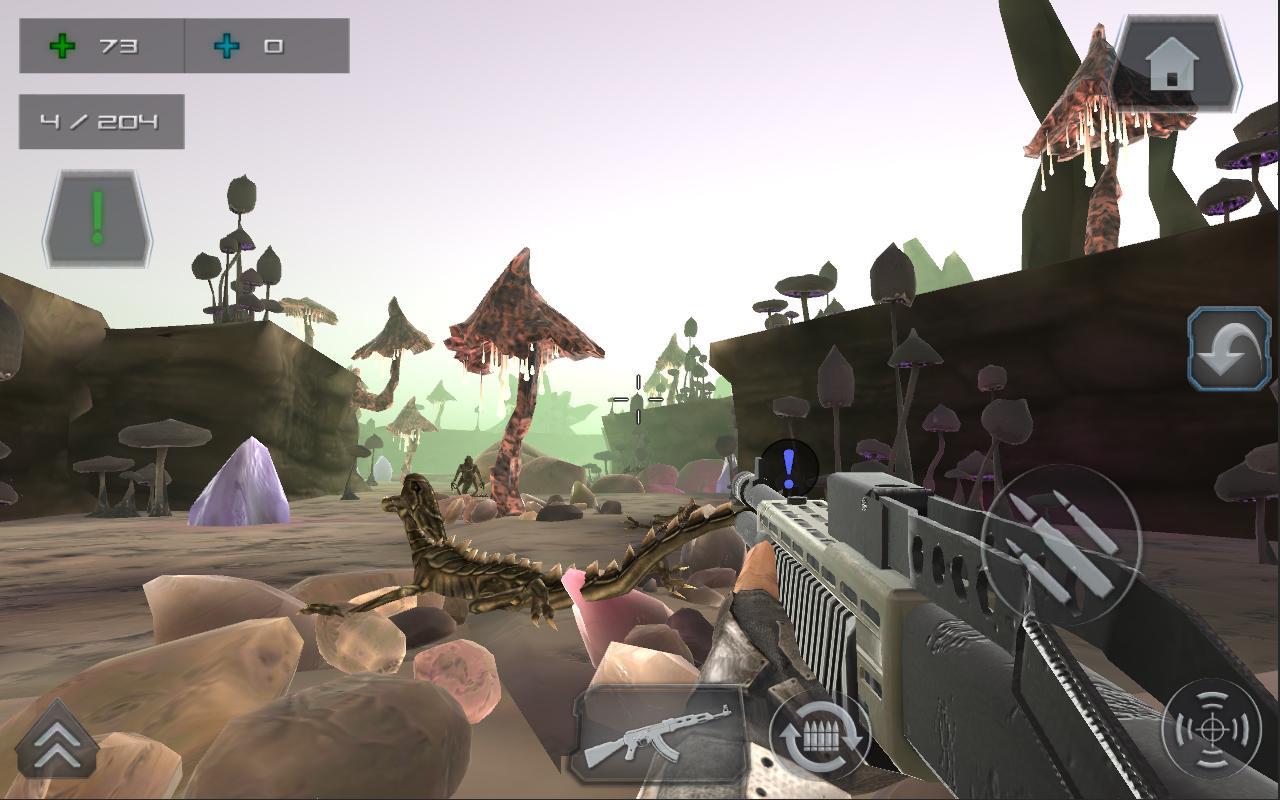Tap the green exclamation objective button

point(97,219)
